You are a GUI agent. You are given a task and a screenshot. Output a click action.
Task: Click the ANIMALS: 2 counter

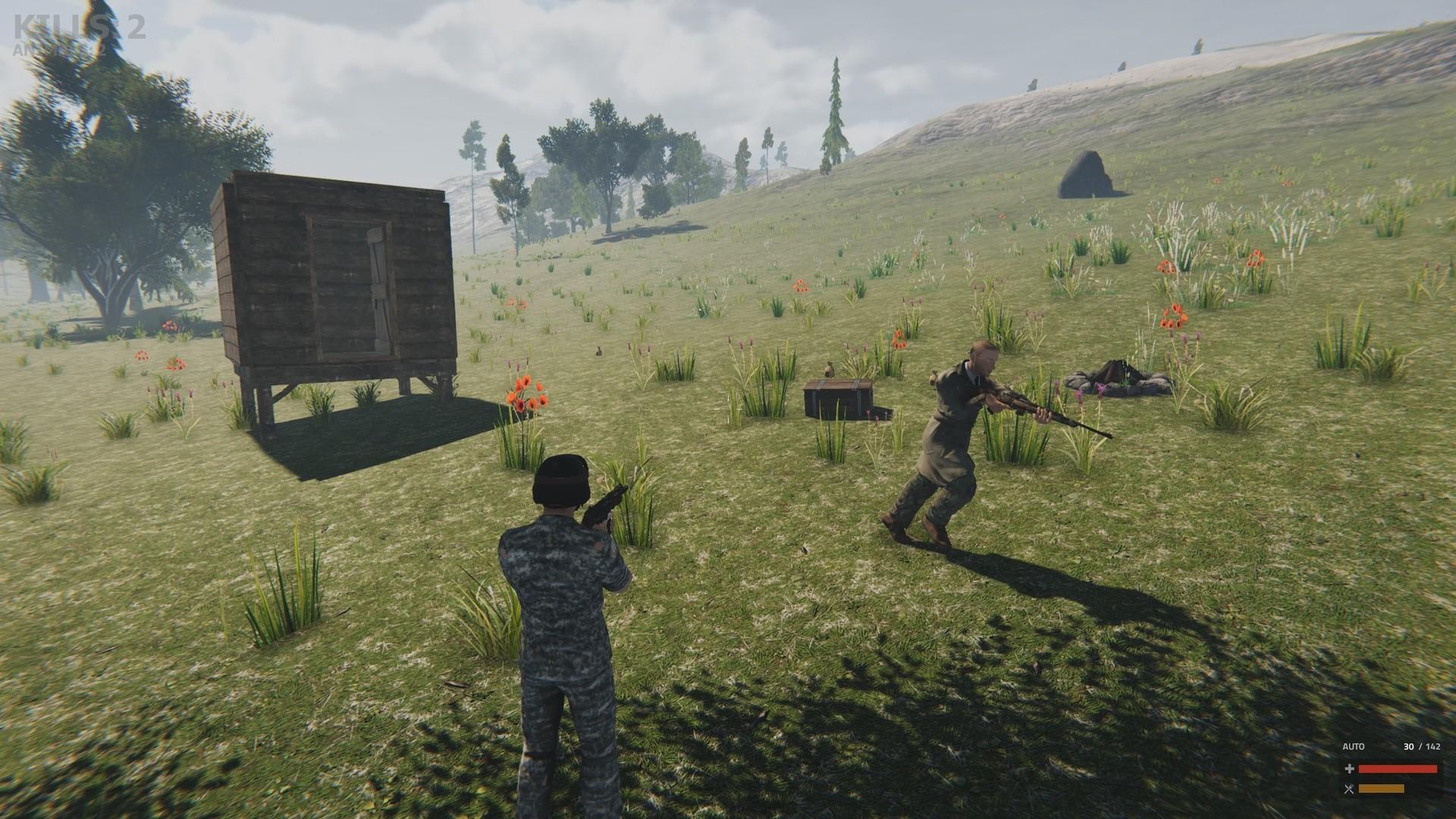point(61,49)
